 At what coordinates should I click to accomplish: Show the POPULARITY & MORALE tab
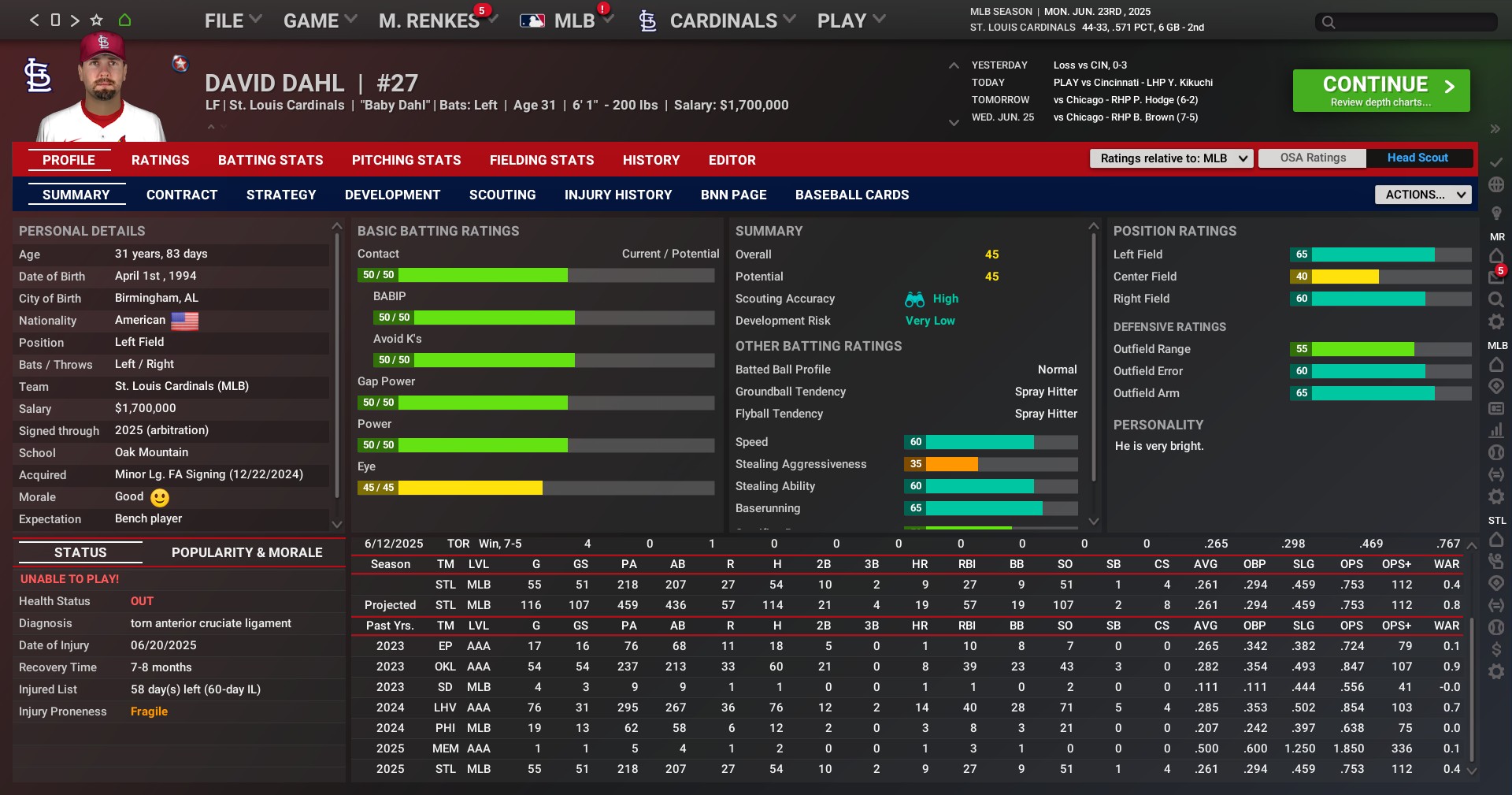pos(247,552)
